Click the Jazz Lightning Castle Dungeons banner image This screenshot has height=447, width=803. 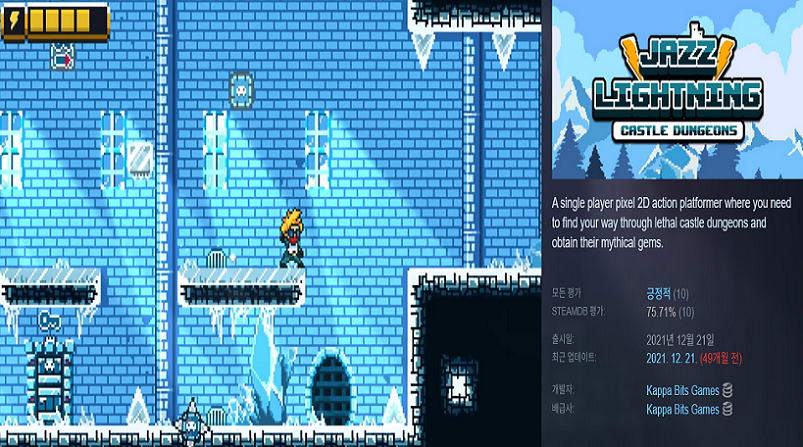[676, 92]
